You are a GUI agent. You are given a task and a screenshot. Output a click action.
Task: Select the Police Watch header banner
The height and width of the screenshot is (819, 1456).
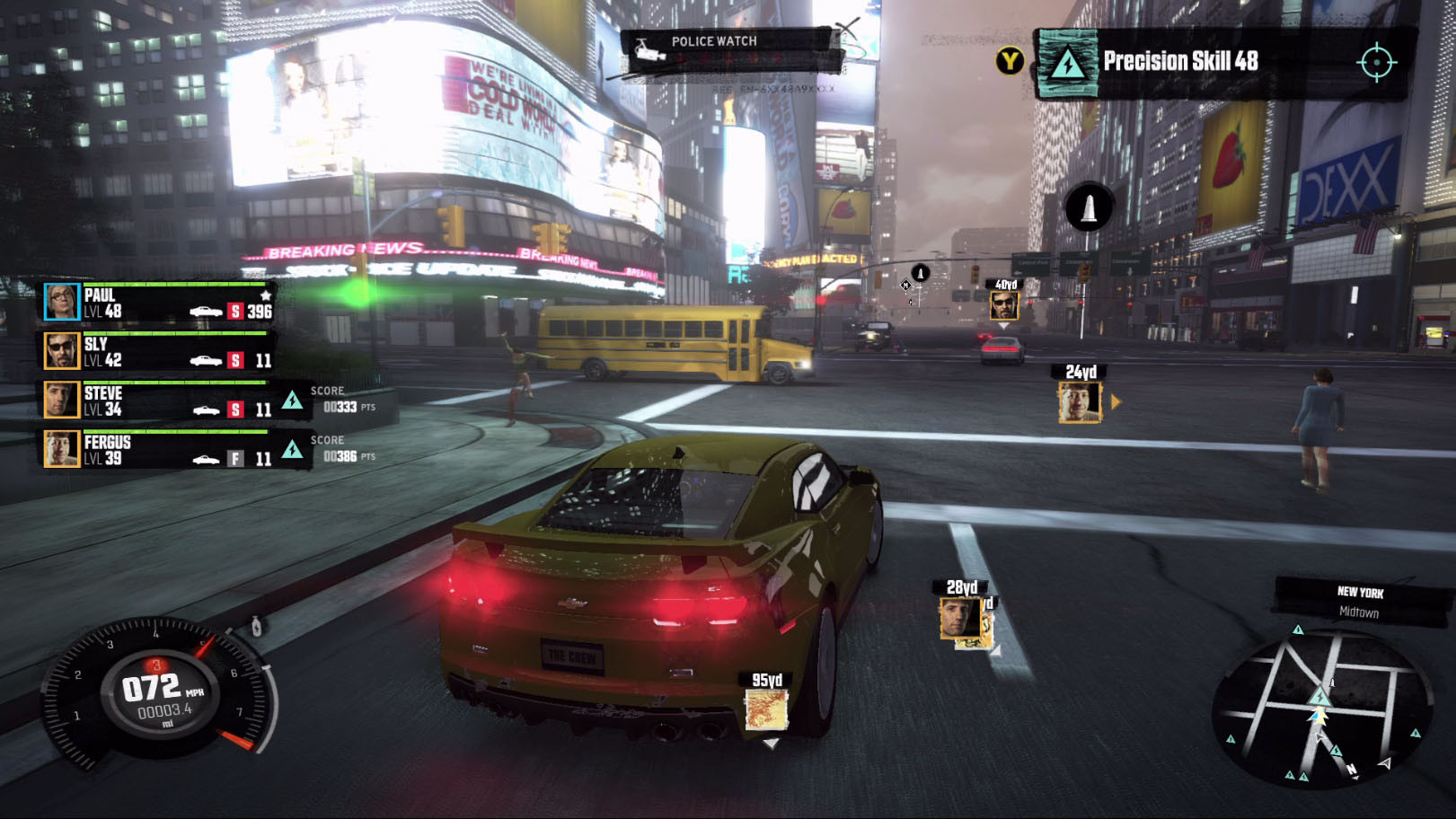click(x=714, y=41)
